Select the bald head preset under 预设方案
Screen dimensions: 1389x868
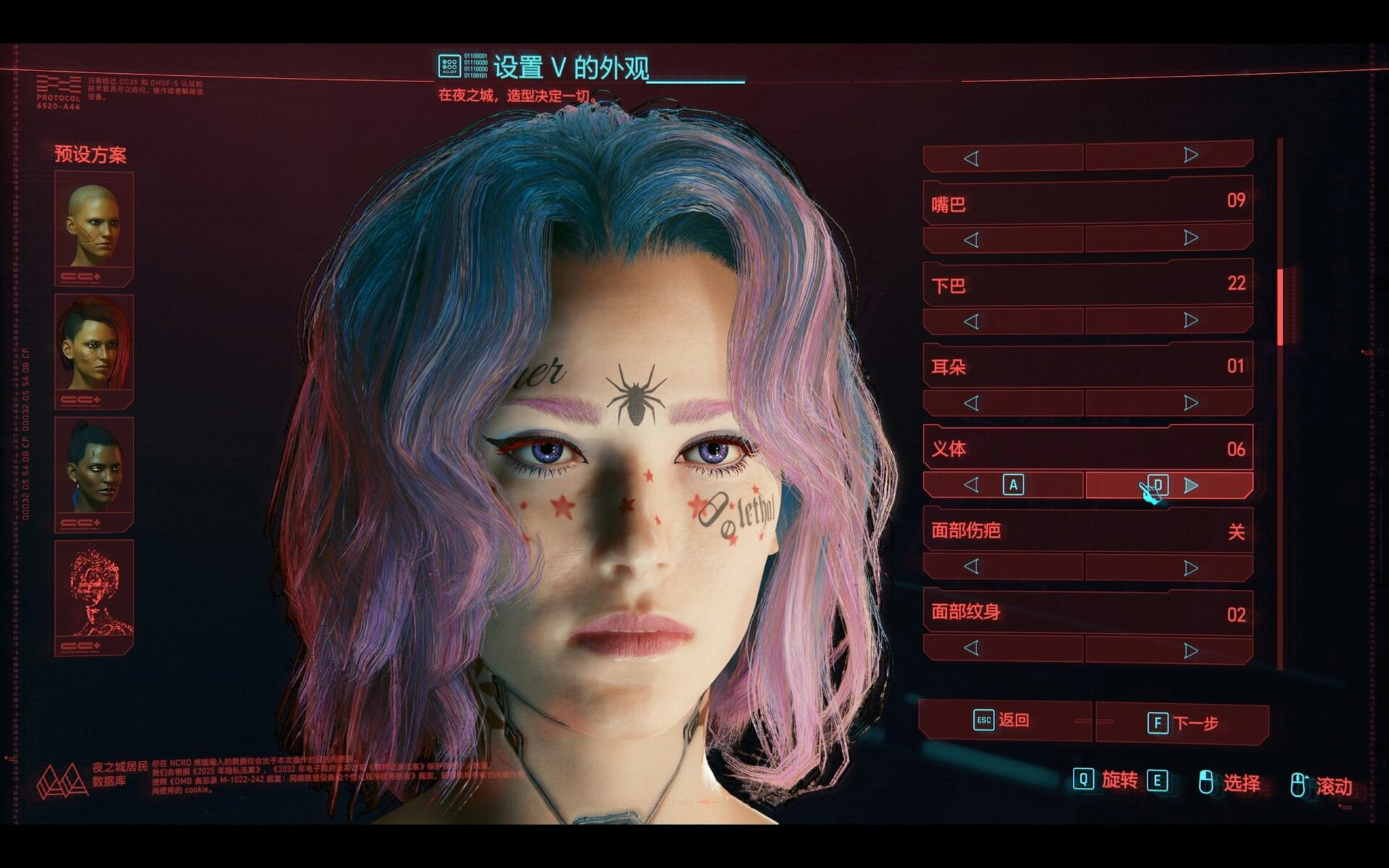point(95,224)
